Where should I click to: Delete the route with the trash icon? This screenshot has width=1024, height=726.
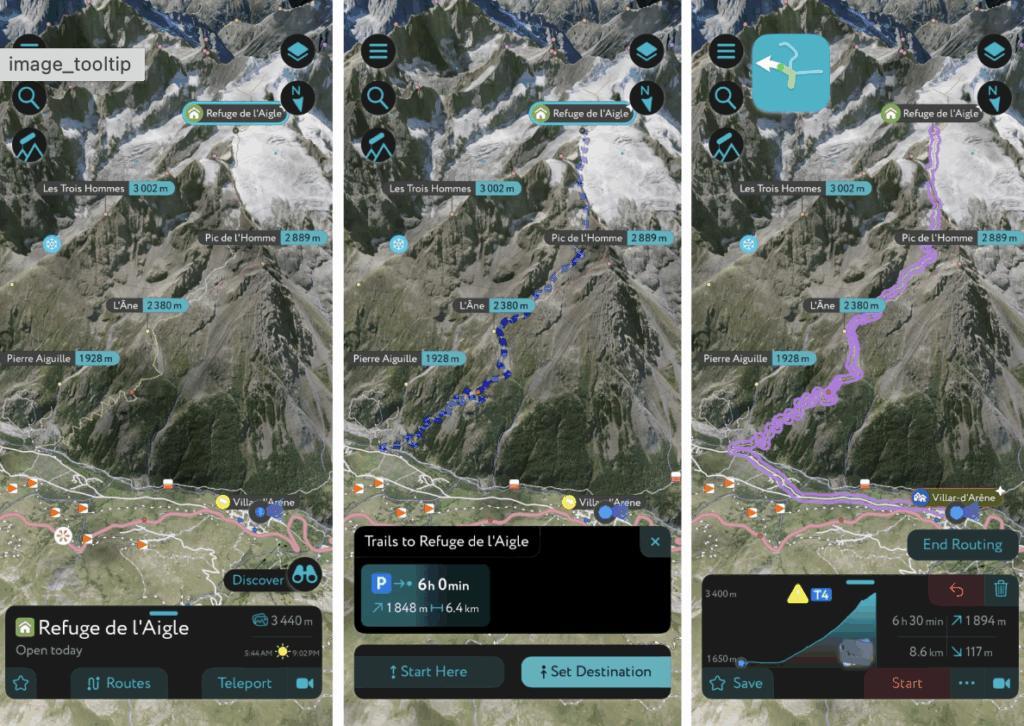(x=1000, y=589)
